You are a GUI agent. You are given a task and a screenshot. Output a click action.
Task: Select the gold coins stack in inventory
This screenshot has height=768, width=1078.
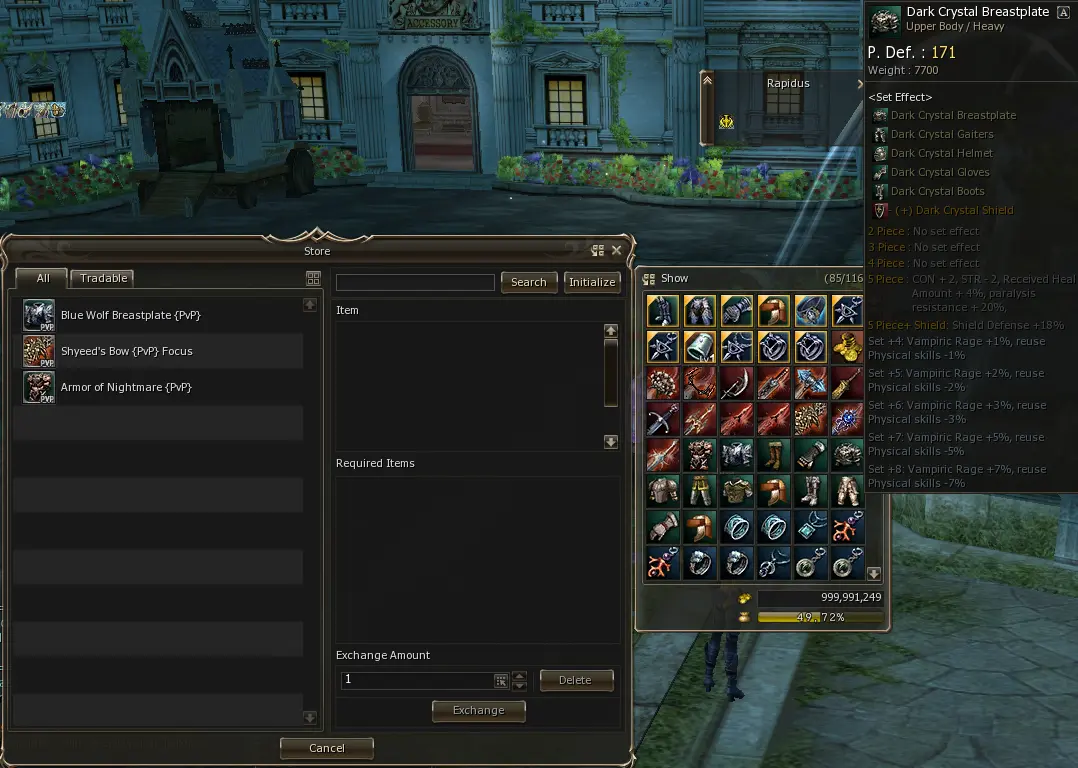pyautogui.click(x=848, y=347)
